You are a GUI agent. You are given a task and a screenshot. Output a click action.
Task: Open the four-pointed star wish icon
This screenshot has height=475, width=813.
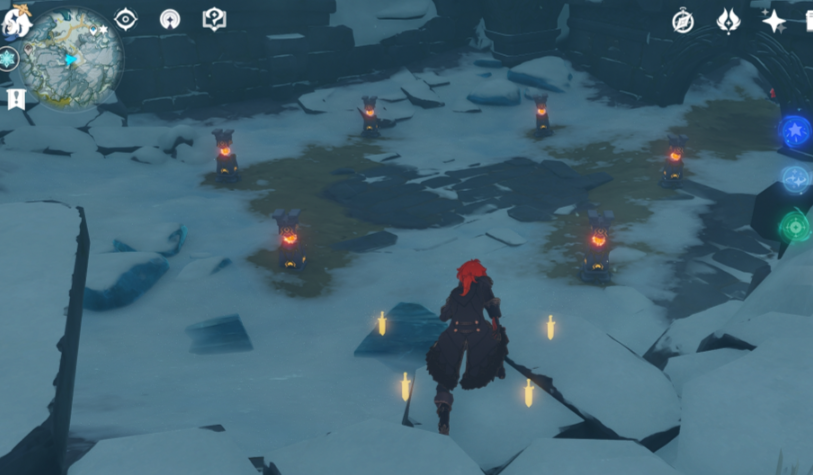tap(773, 21)
